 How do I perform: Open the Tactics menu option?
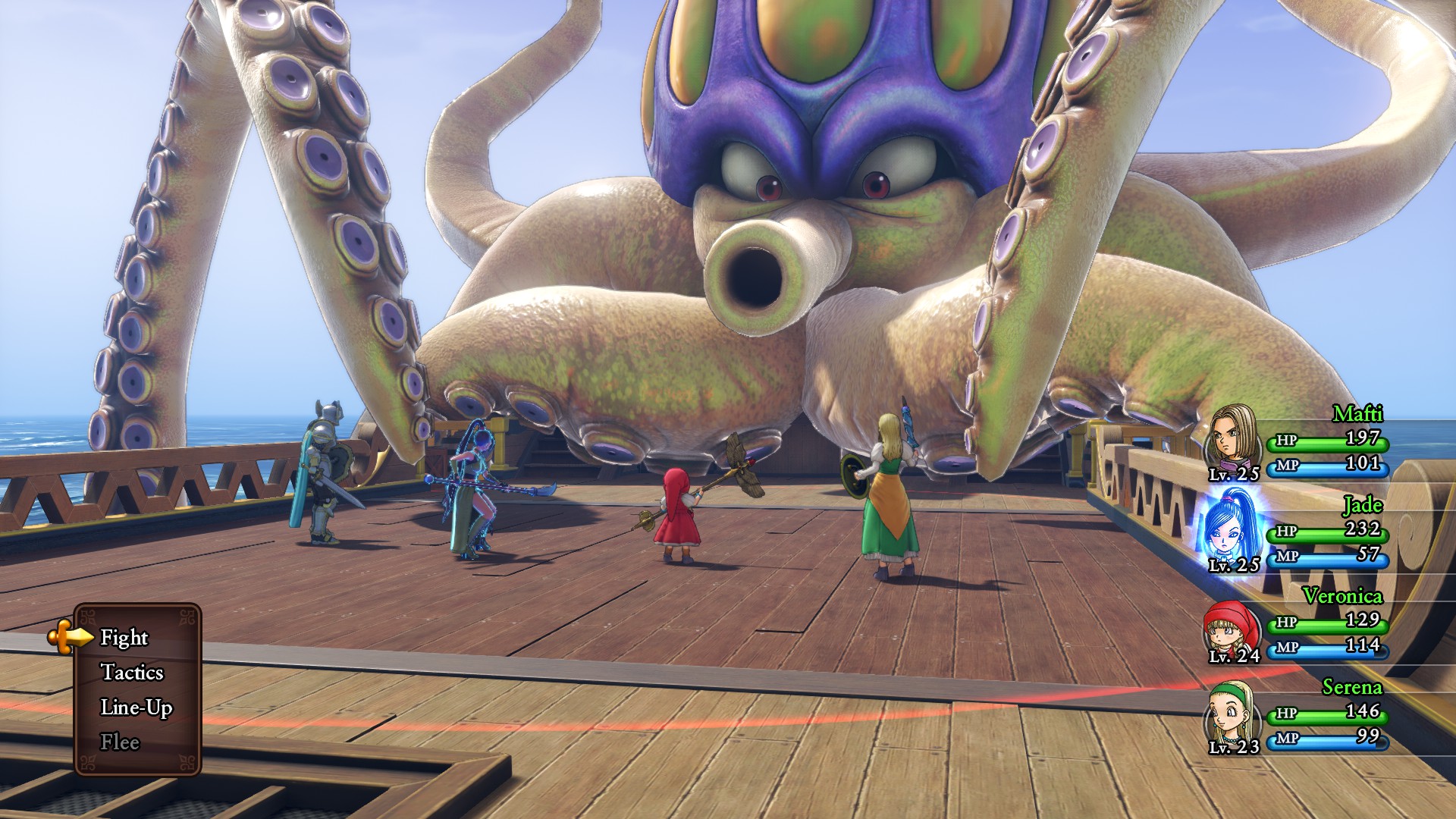click(x=132, y=673)
